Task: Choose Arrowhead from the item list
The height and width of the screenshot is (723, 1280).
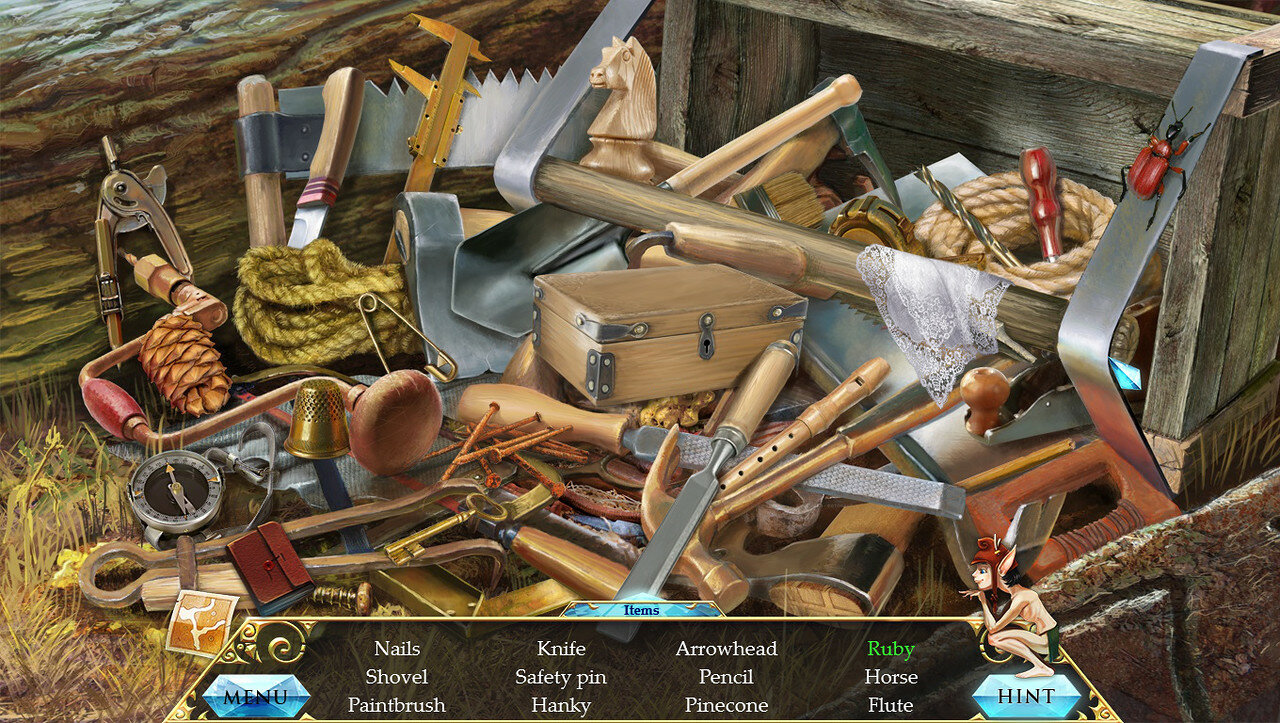Action: 726,649
